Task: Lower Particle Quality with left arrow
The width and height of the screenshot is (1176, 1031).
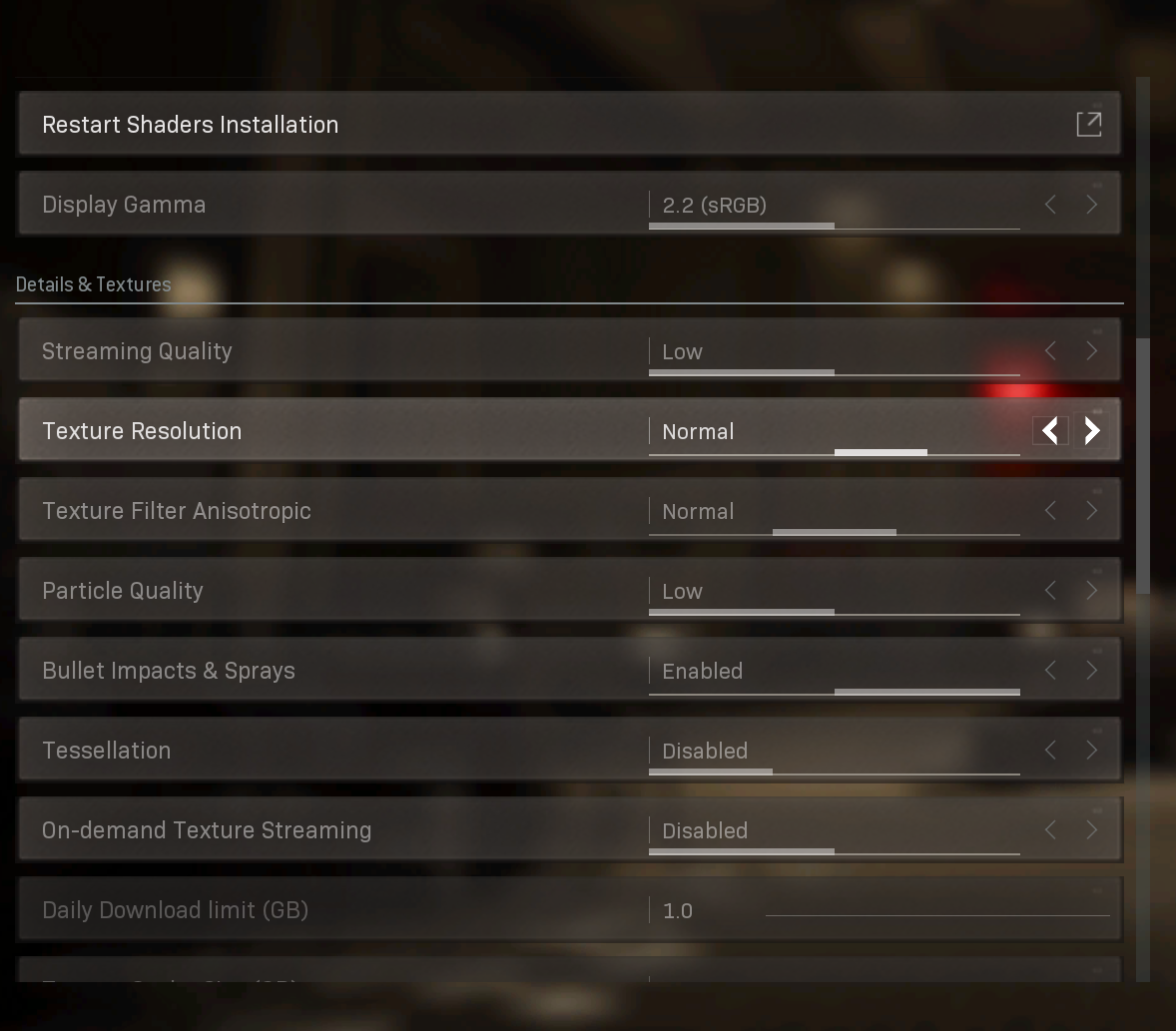Action: tap(1050, 591)
